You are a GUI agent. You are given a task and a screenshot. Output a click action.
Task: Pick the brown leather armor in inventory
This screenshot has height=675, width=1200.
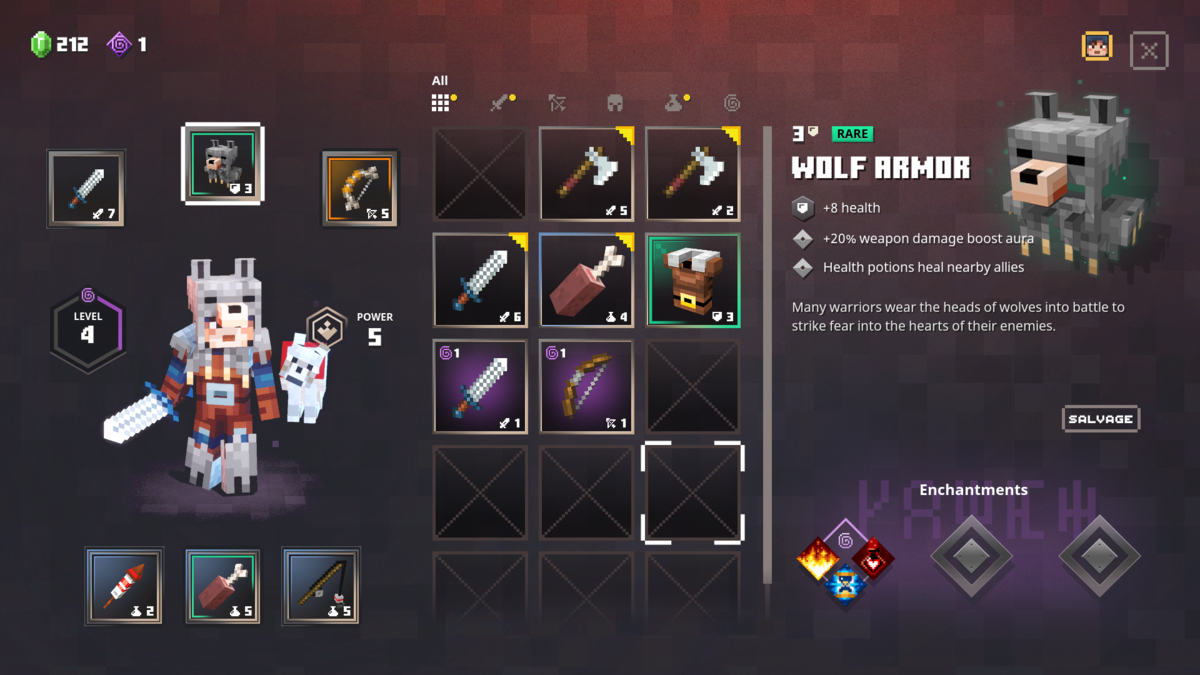(693, 280)
